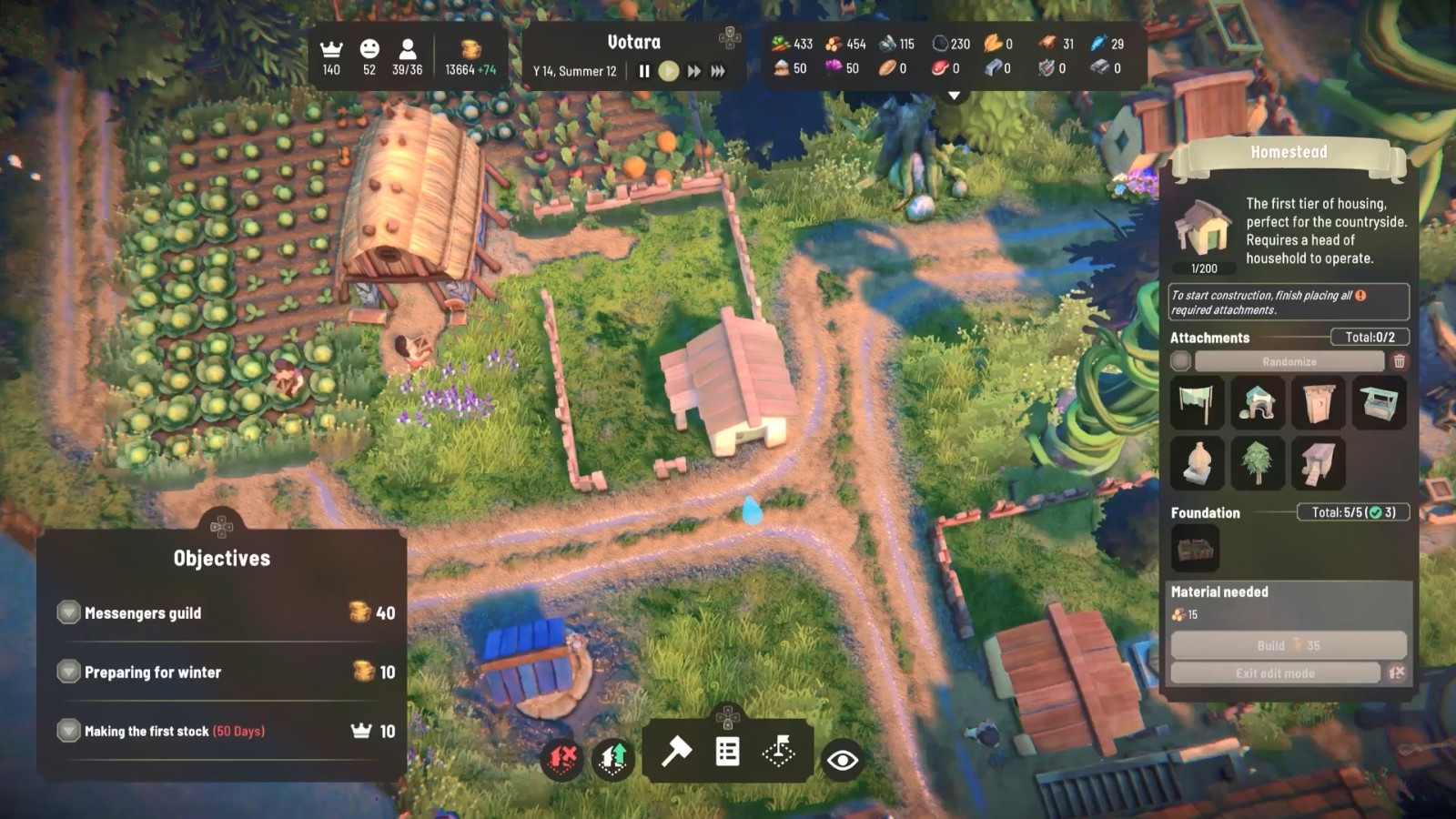This screenshot has width=1456, height=819.
Task: Select the outhouse attachment
Action: (1318, 403)
